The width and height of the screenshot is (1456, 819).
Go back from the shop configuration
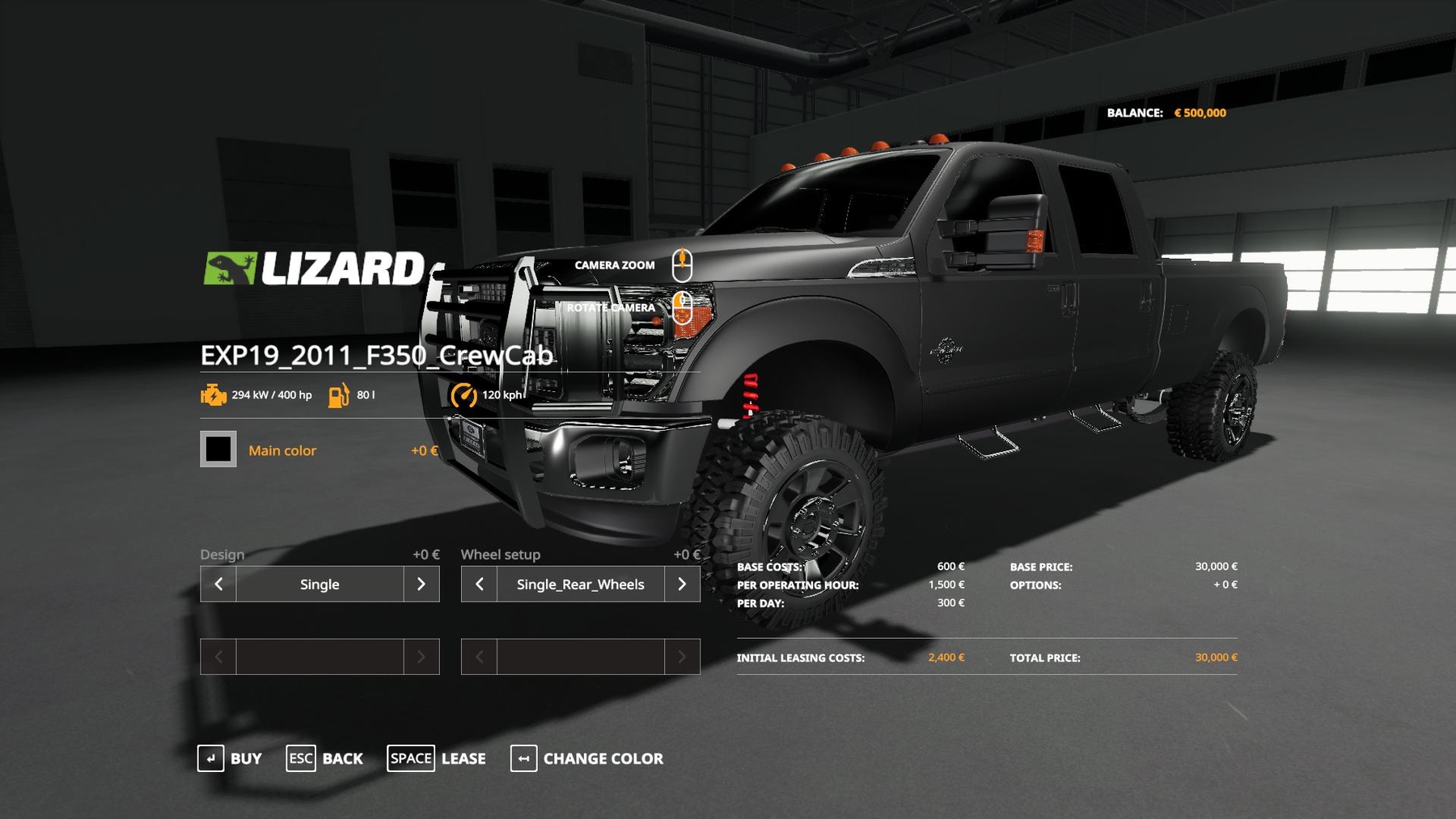click(324, 758)
